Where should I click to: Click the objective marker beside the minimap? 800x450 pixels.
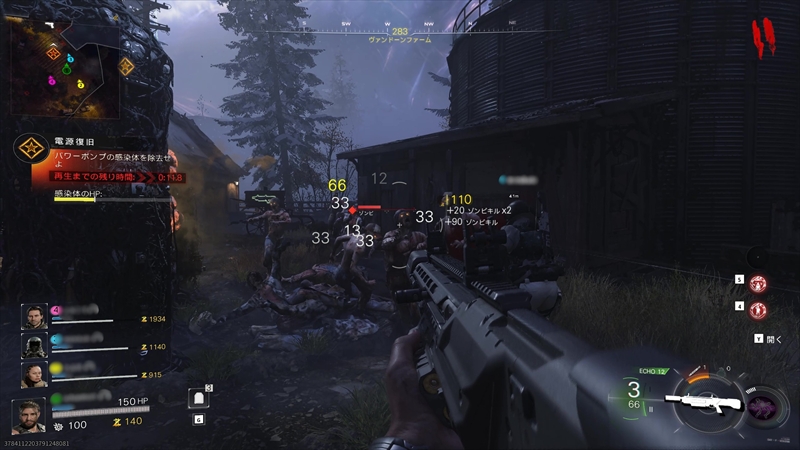pos(126,67)
